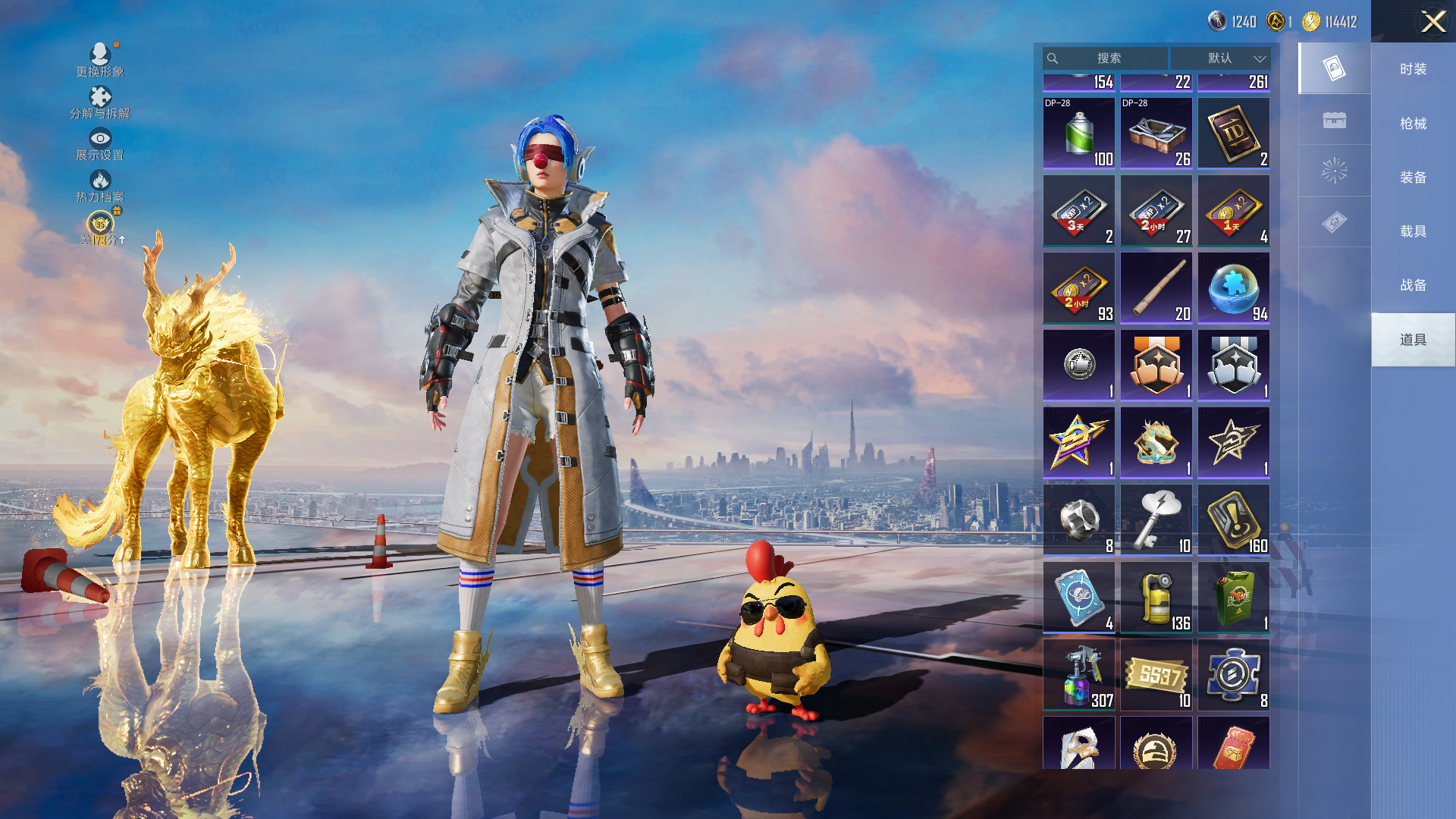Select the lightning key item slot

(1156, 519)
